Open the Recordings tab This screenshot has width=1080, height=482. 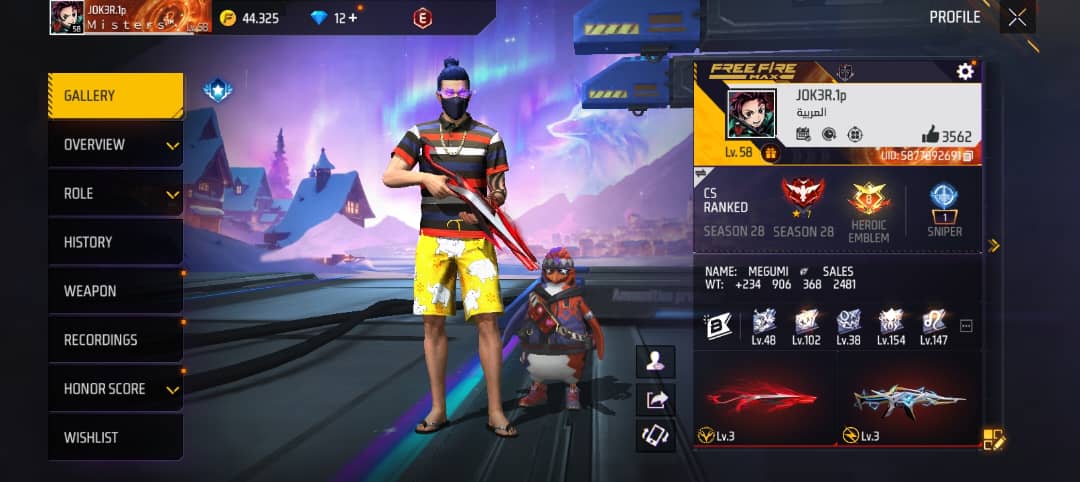(115, 340)
